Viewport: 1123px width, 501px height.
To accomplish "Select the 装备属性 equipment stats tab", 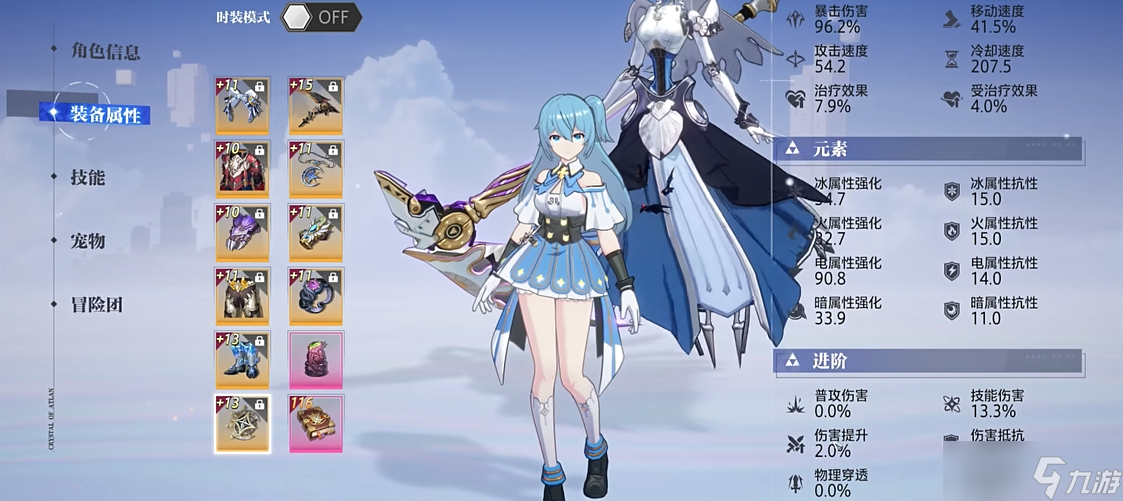I will (109, 114).
